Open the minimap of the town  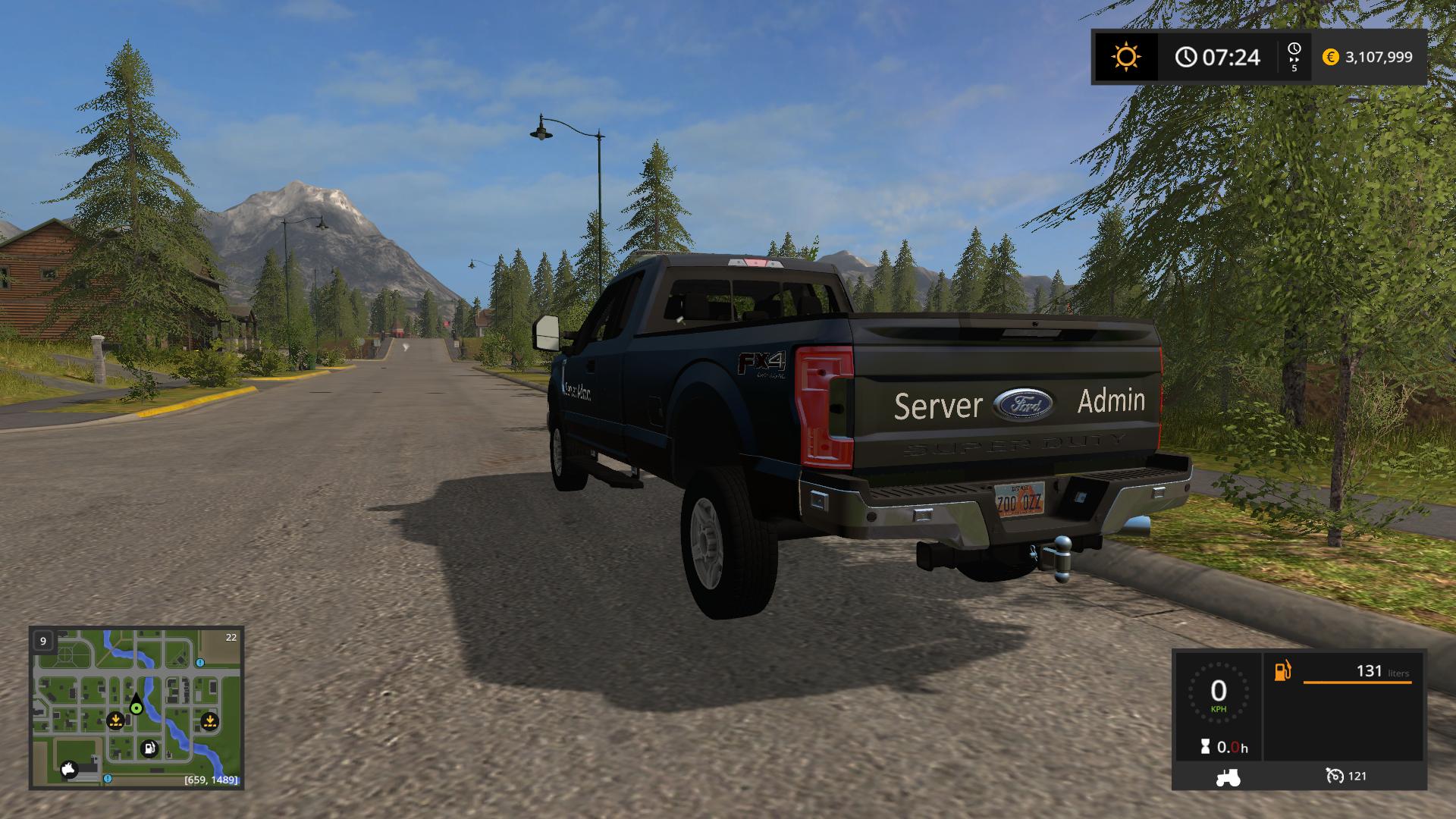(x=136, y=707)
